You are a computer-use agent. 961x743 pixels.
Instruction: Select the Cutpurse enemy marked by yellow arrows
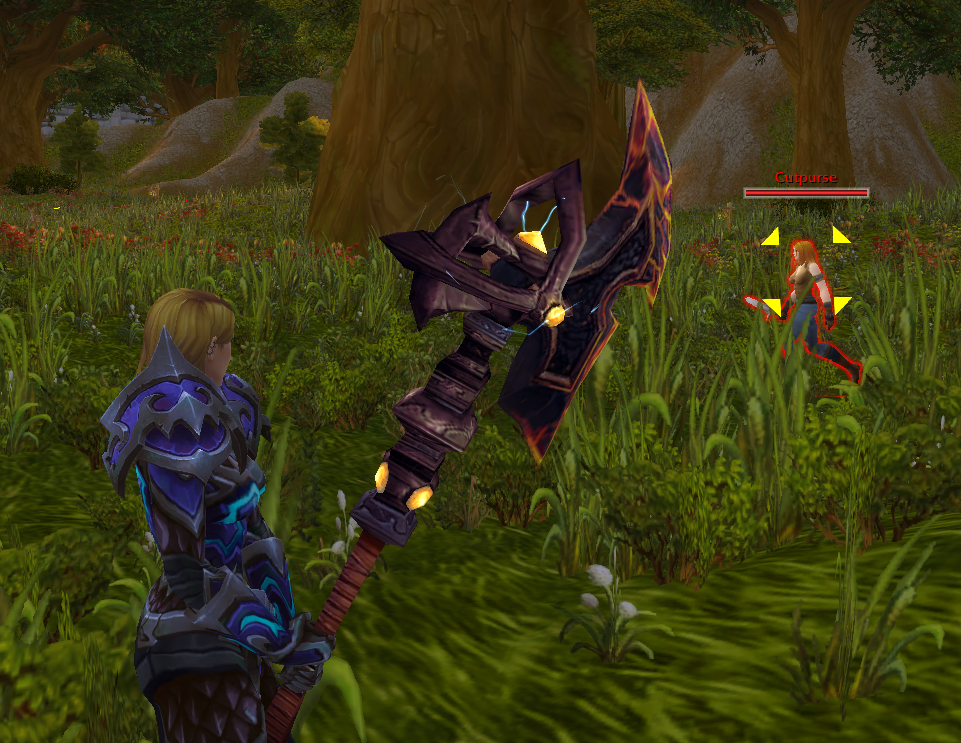click(x=808, y=300)
